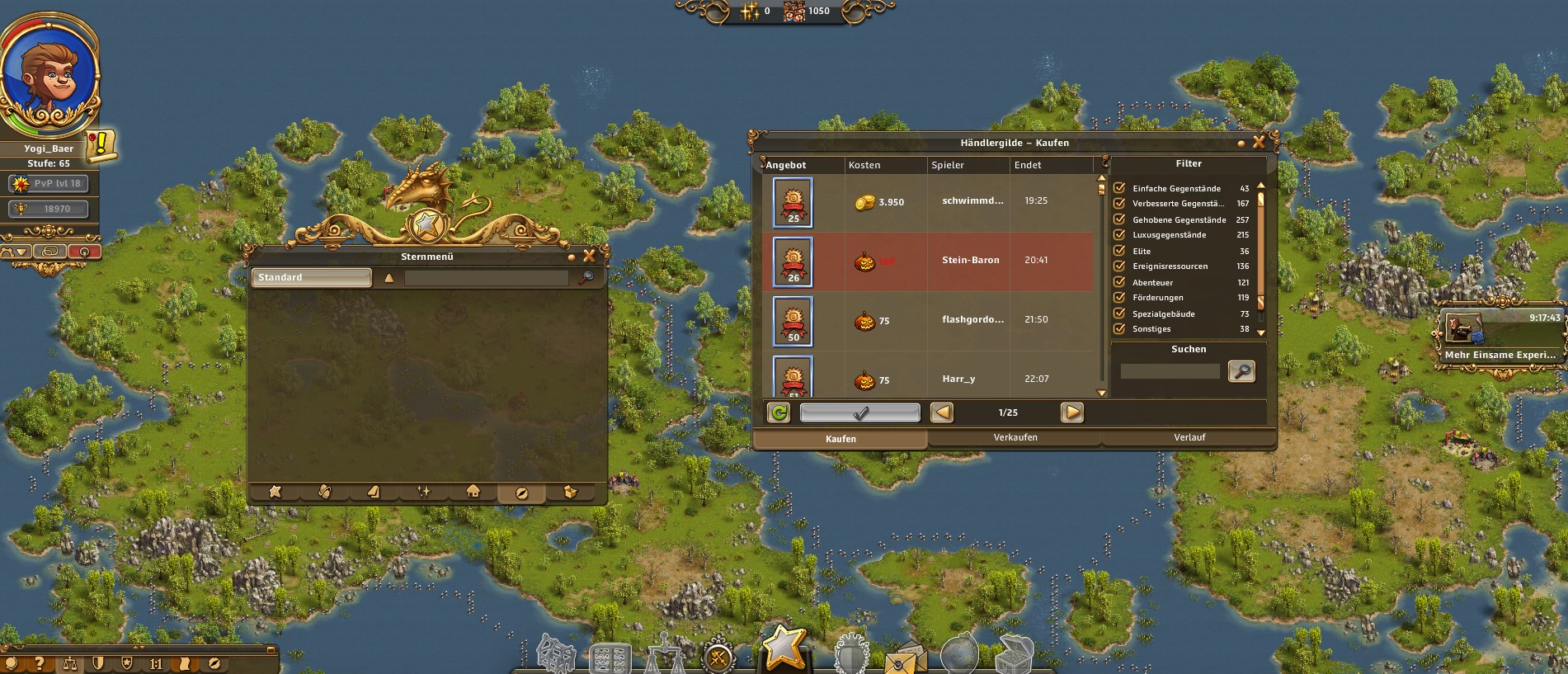Confirm purchase with the checkmark button
Viewport: 1568px width, 674px height.
(x=859, y=412)
